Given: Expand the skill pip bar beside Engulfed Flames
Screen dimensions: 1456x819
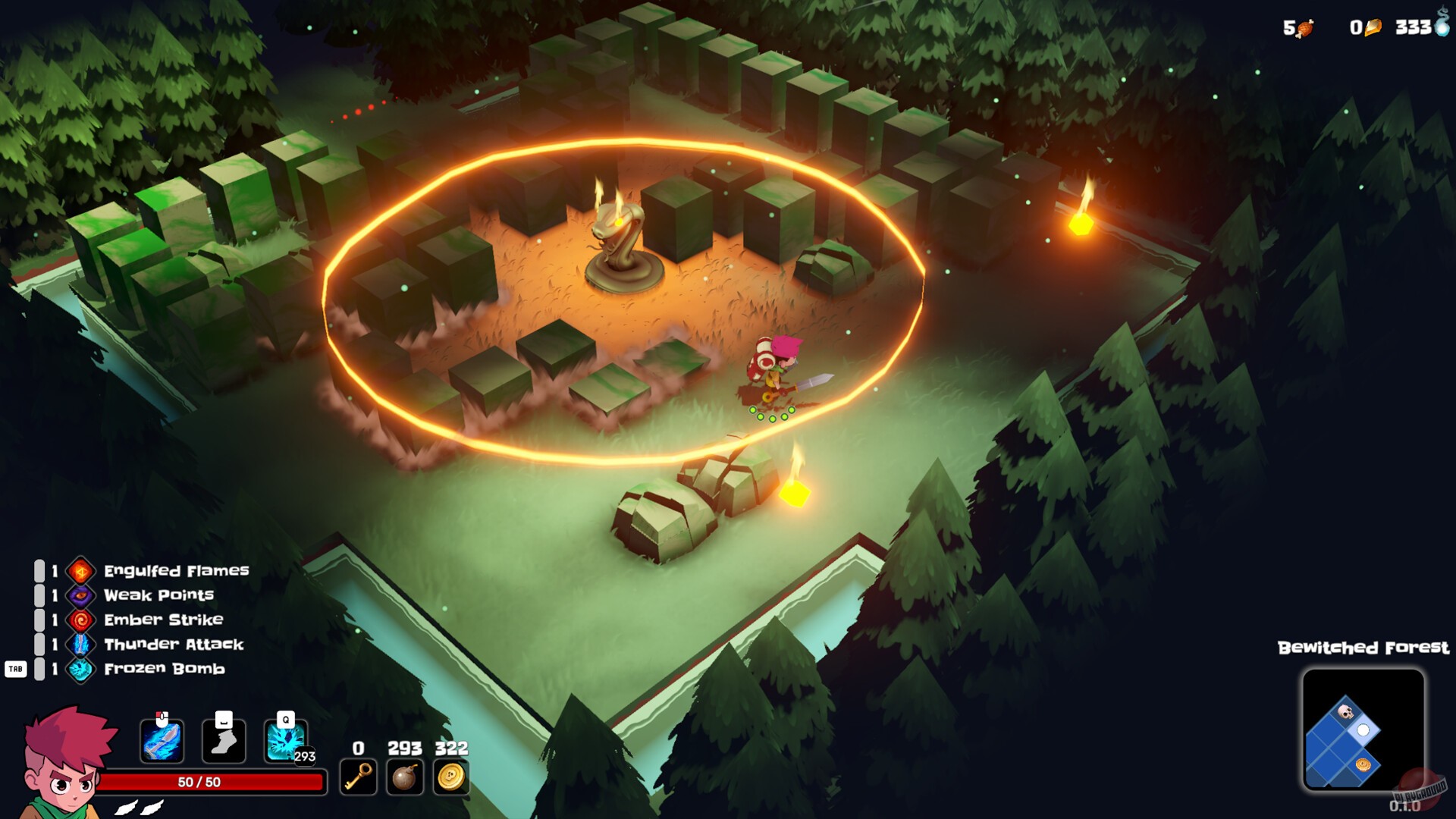Looking at the screenshot, I should click(x=39, y=571).
